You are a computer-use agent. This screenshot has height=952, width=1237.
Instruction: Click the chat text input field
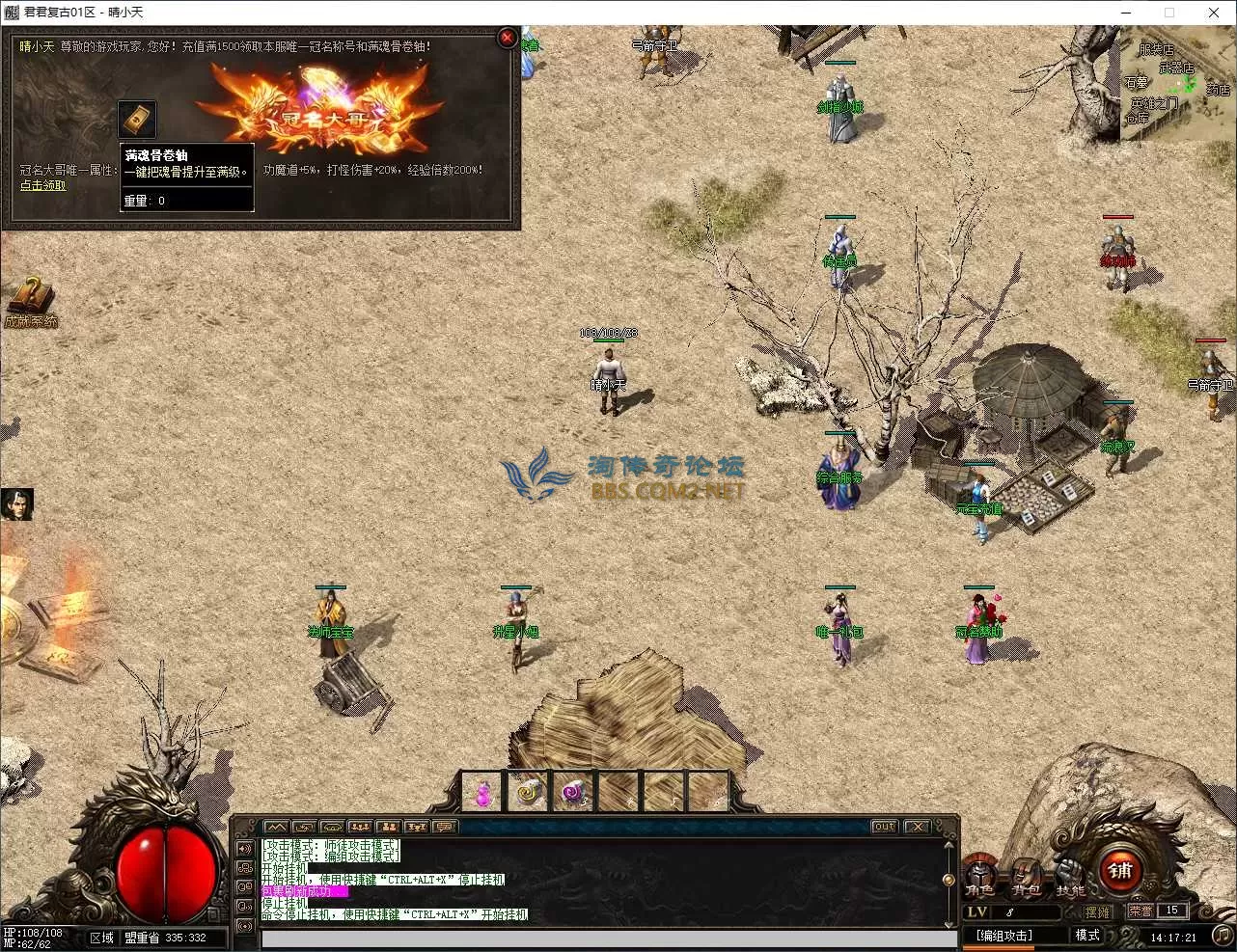tap(608, 938)
